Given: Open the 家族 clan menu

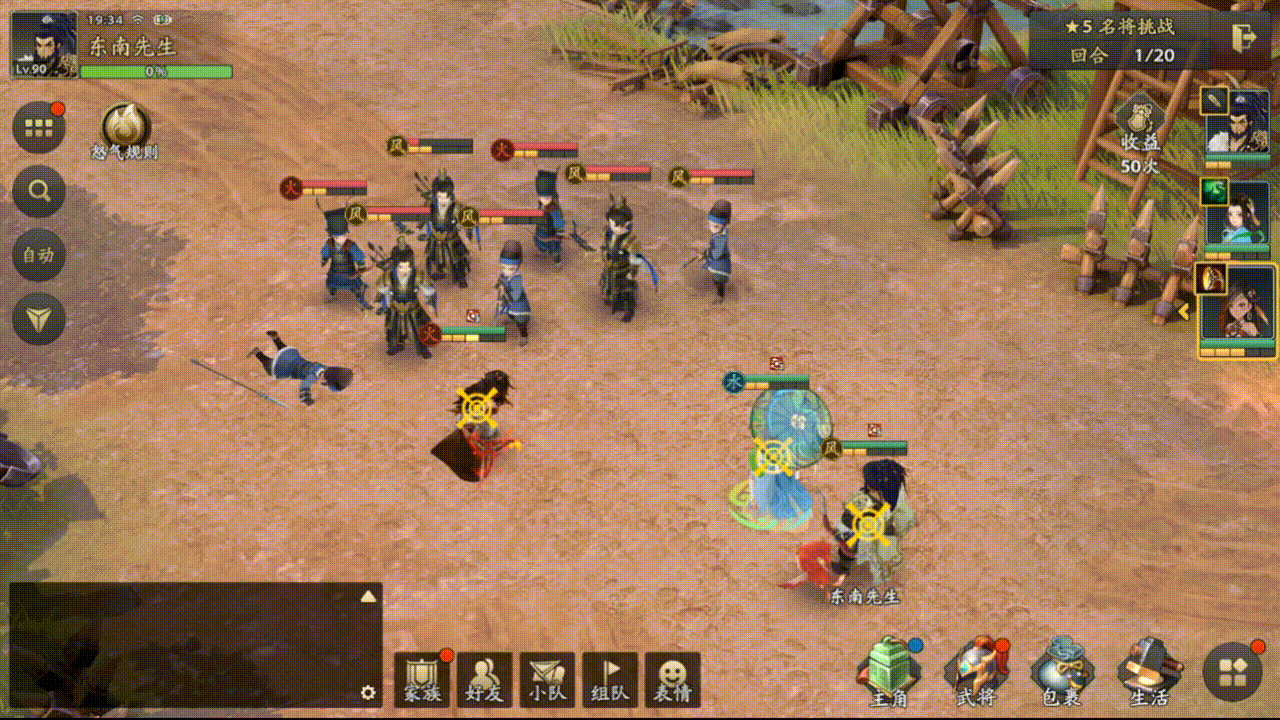Looking at the screenshot, I should coord(421,680).
